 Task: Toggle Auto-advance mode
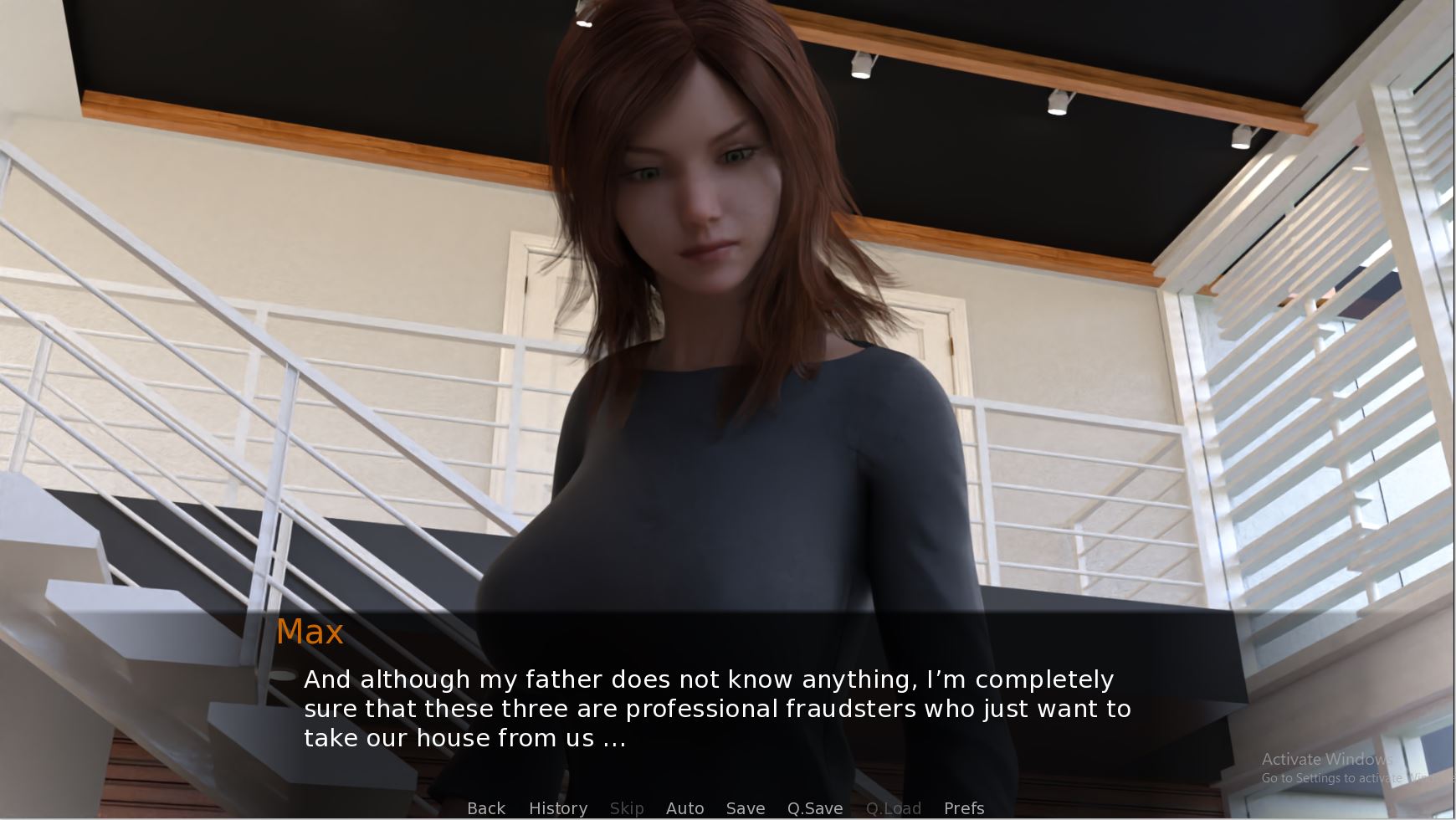coord(684,808)
